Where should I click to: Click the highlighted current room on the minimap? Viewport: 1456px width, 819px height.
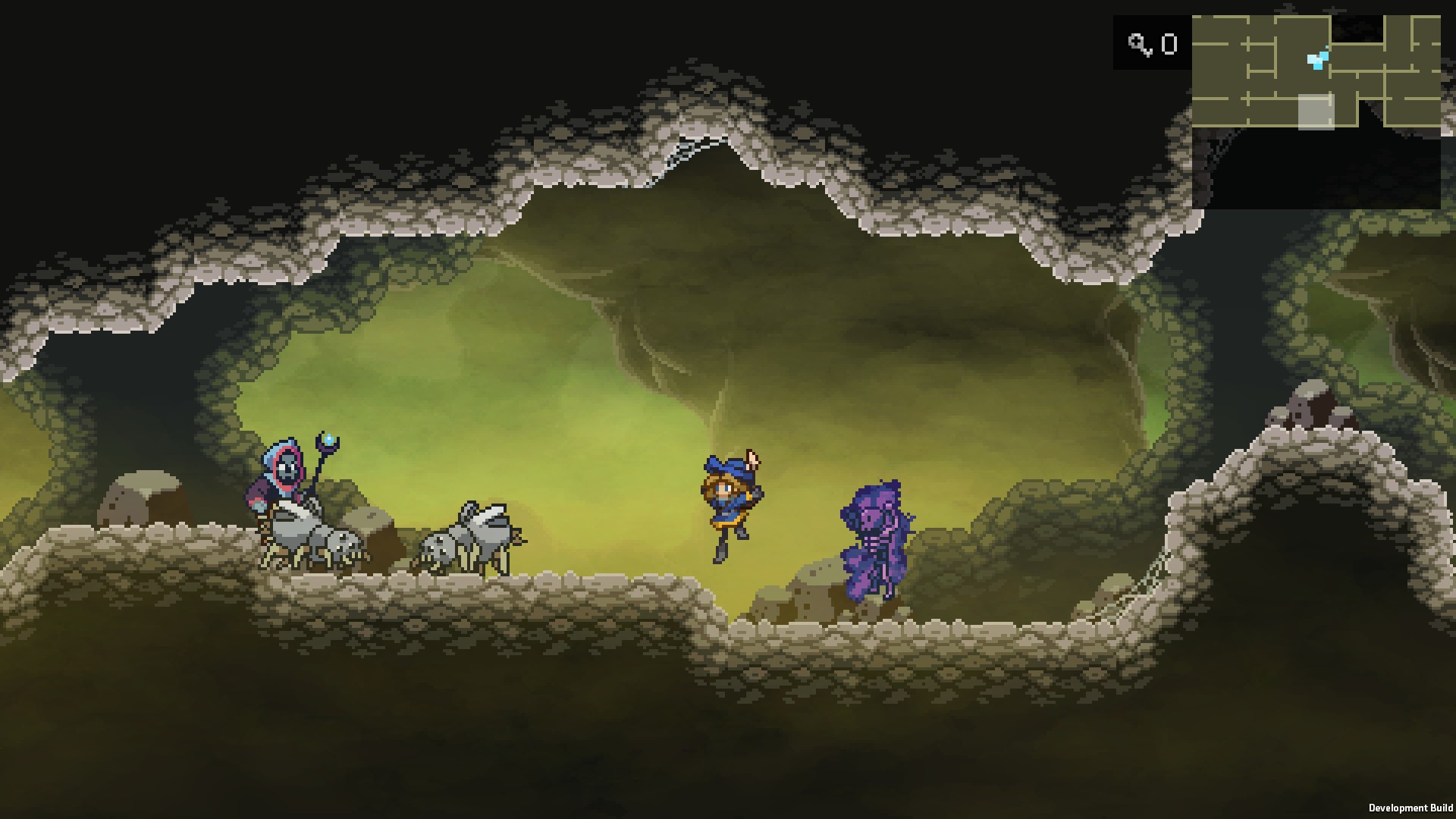coord(1316,112)
